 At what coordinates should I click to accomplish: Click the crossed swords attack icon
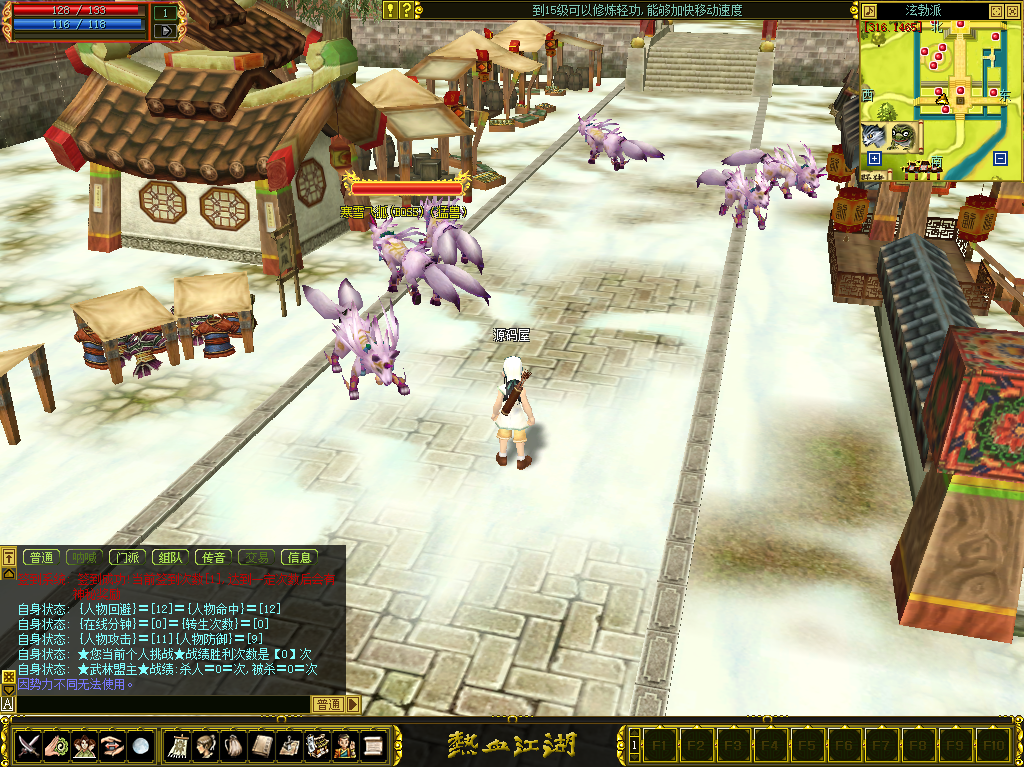coord(30,745)
